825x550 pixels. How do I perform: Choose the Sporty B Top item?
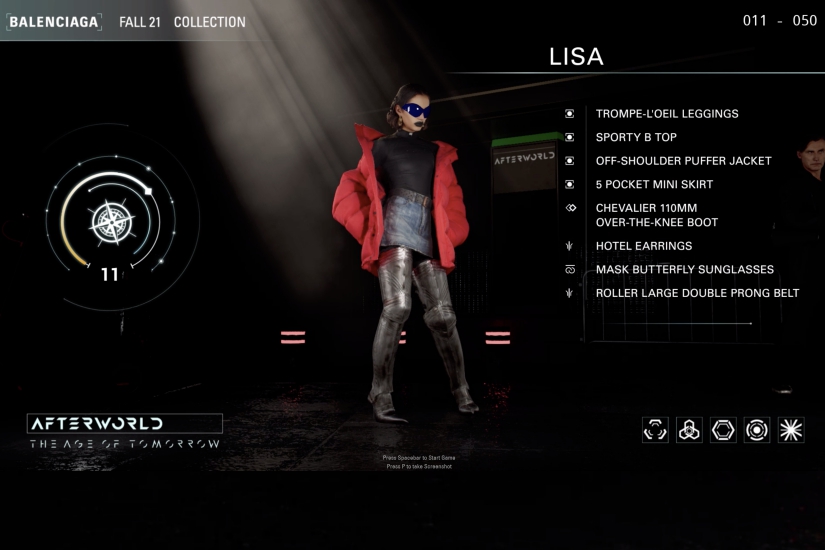coord(636,137)
